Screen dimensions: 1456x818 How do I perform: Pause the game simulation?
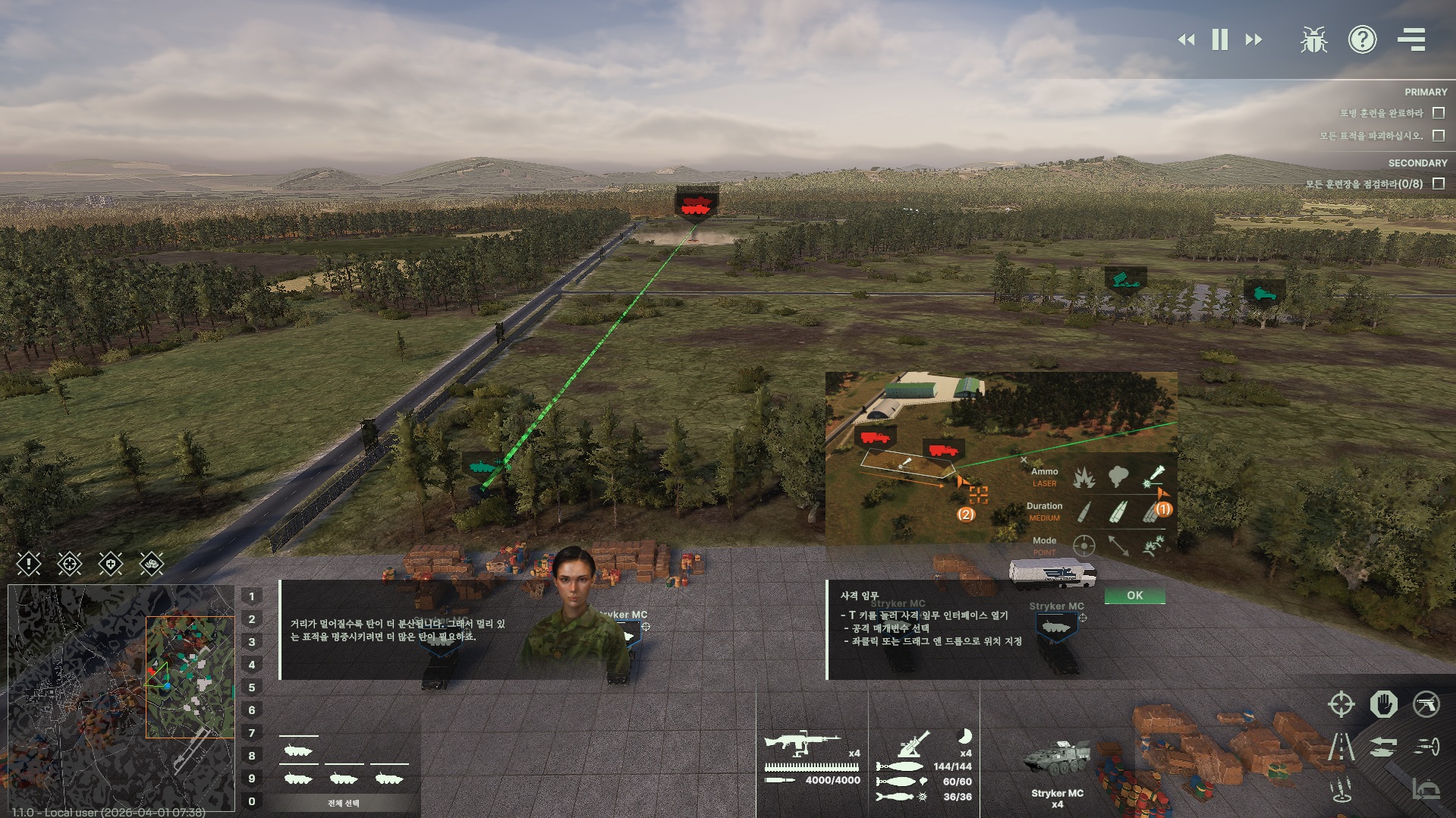coord(1220,39)
